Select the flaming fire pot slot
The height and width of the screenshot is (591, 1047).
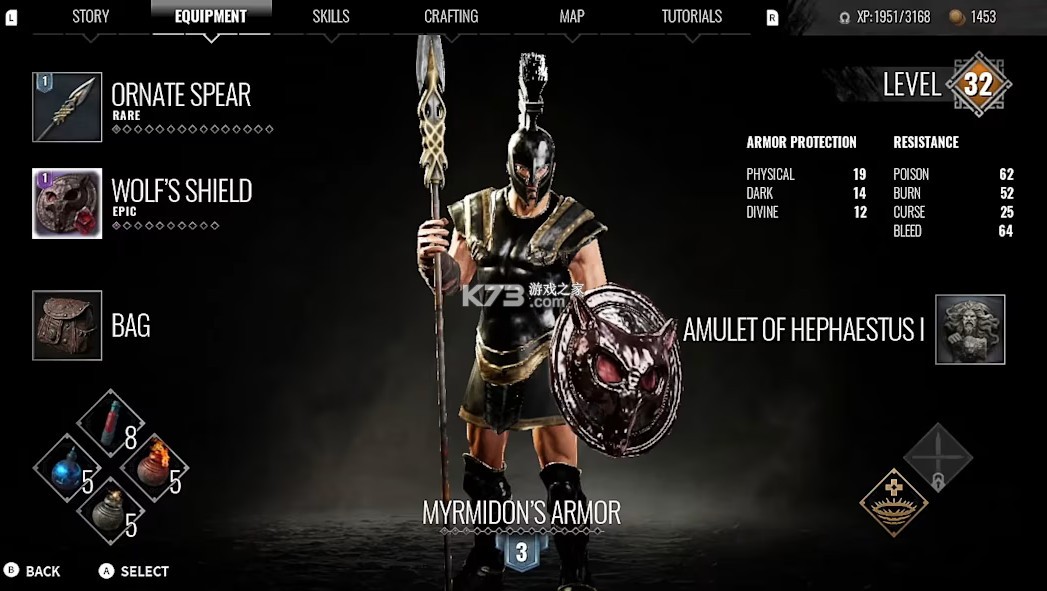pos(155,468)
